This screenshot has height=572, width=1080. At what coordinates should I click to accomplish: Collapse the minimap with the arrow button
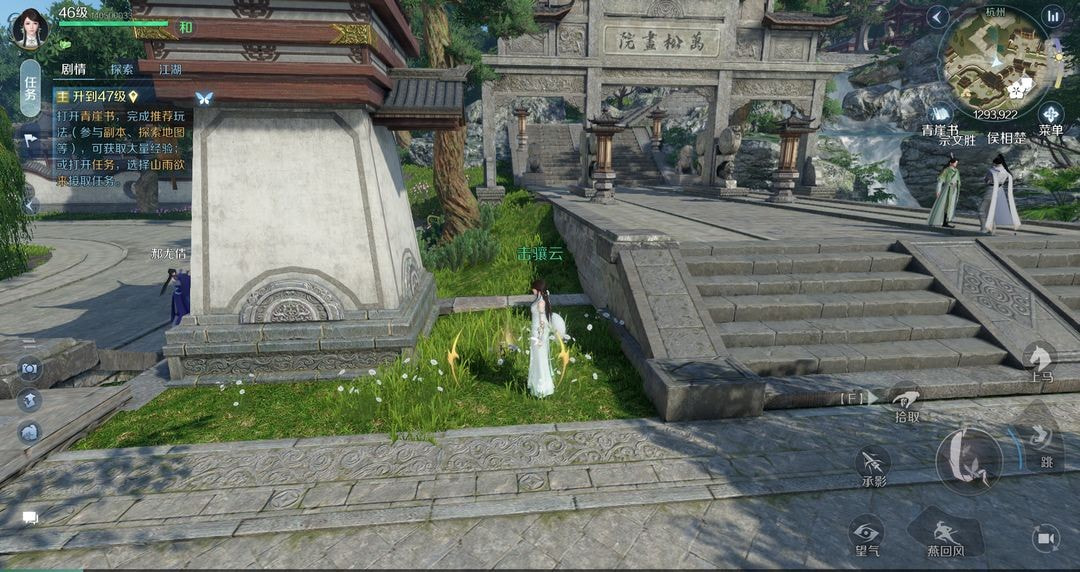pos(937,16)
